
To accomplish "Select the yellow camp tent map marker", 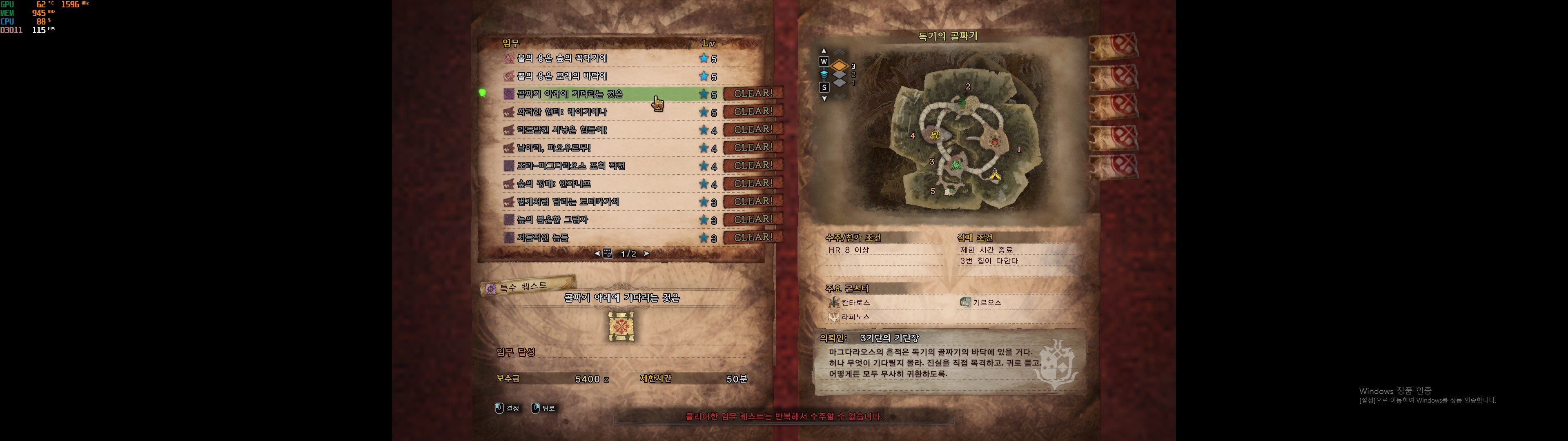I will [x=995, y=176].
